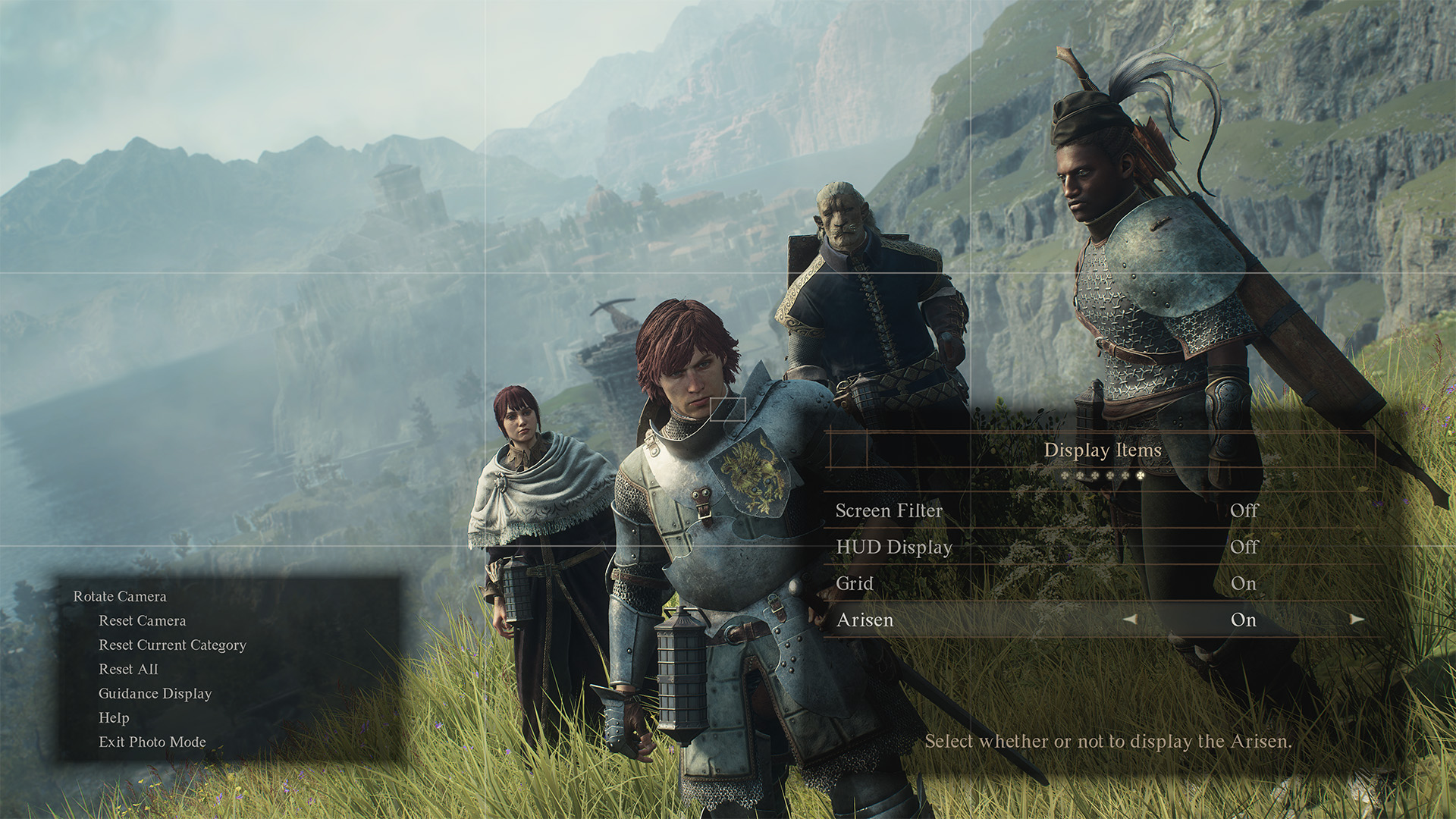Select the Arisen display row

(x=865, y=620)
